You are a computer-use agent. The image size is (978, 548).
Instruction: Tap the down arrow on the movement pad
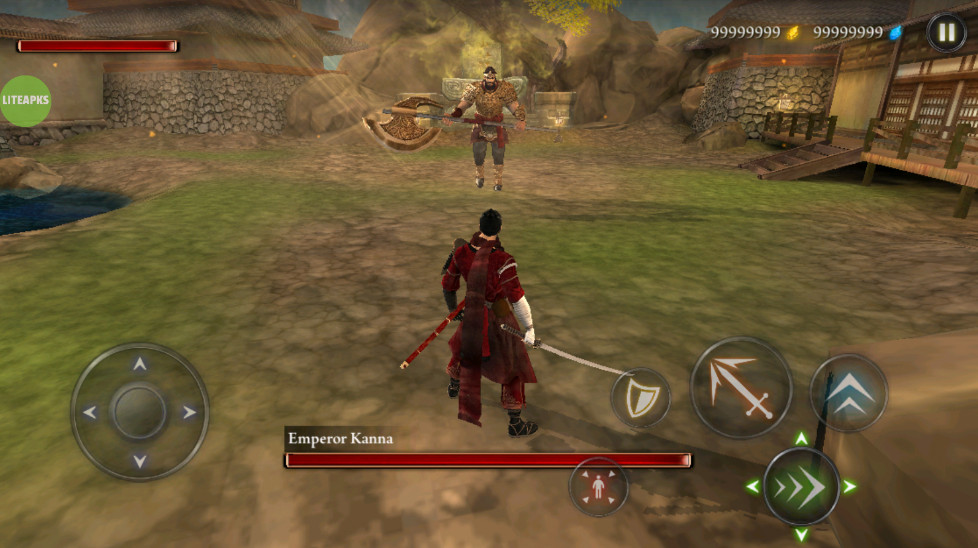[x=140, y=460]
